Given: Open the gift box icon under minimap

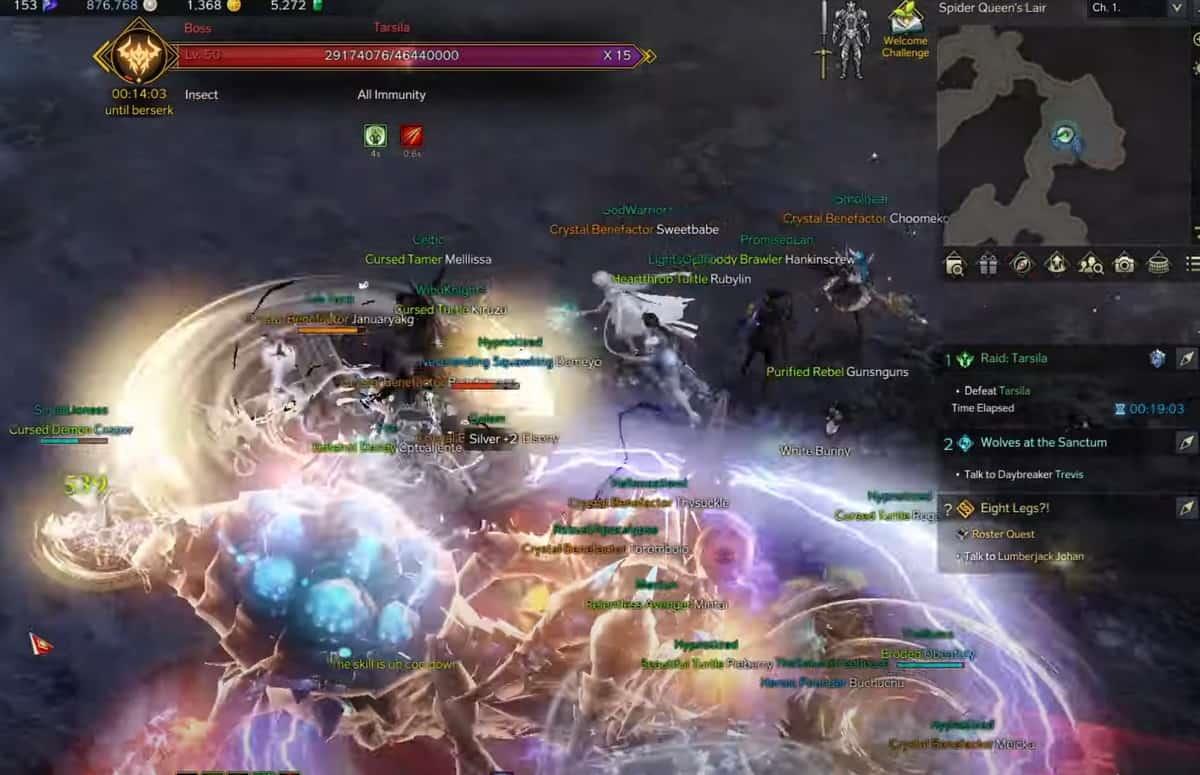Looking at the screenshot, I should coord(987,264).
